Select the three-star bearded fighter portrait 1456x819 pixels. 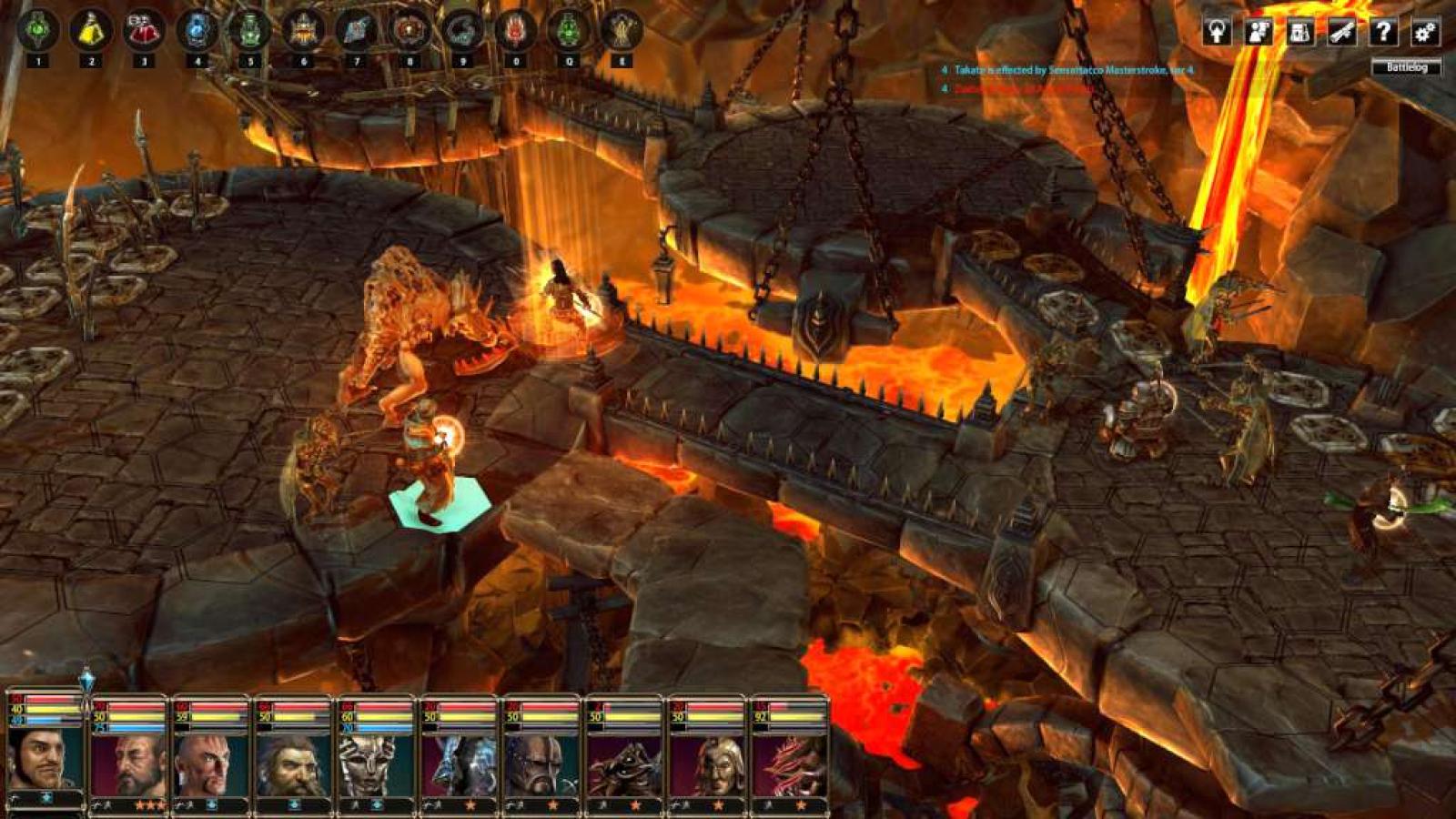129,764
